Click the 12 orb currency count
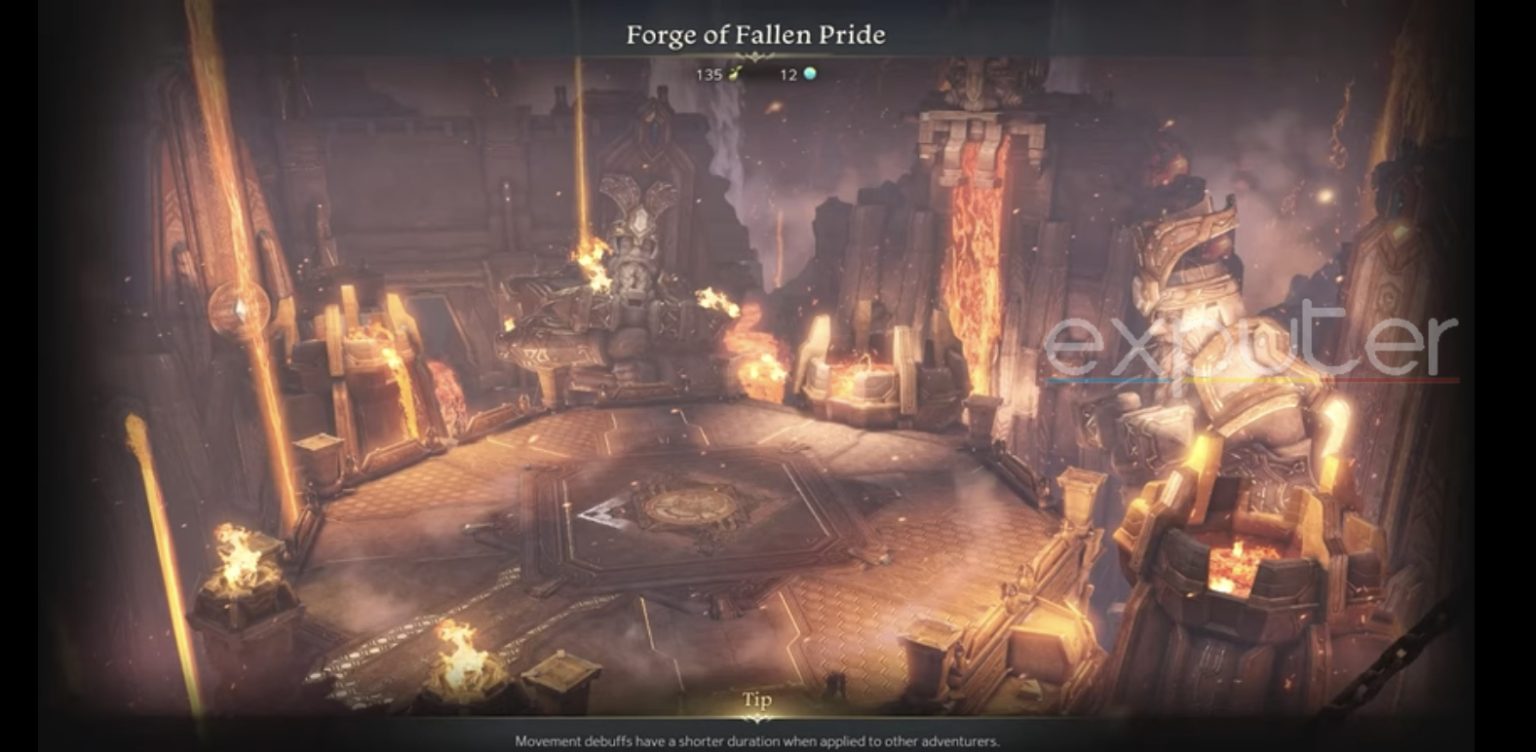1536x752 pixels. point(788,74)
